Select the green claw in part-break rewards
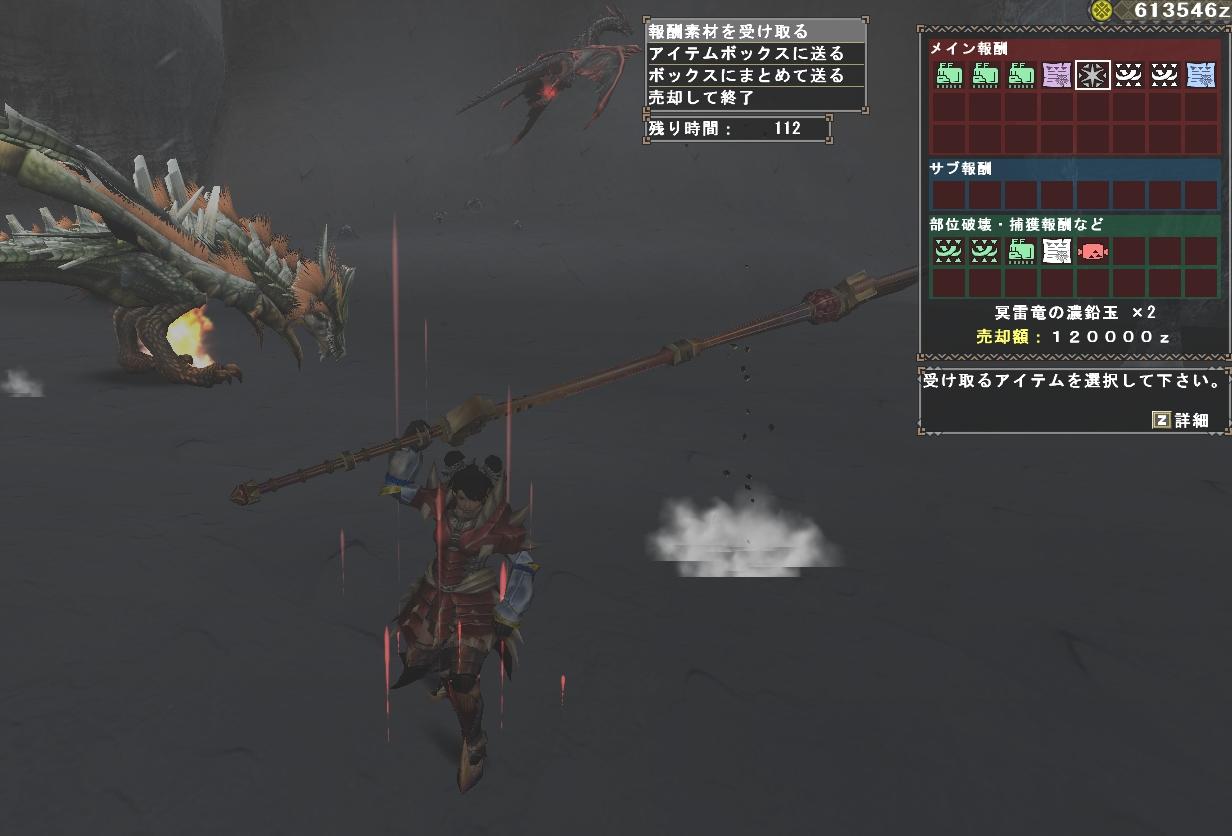The image size is (1232, 836). tap(1021, 251)
